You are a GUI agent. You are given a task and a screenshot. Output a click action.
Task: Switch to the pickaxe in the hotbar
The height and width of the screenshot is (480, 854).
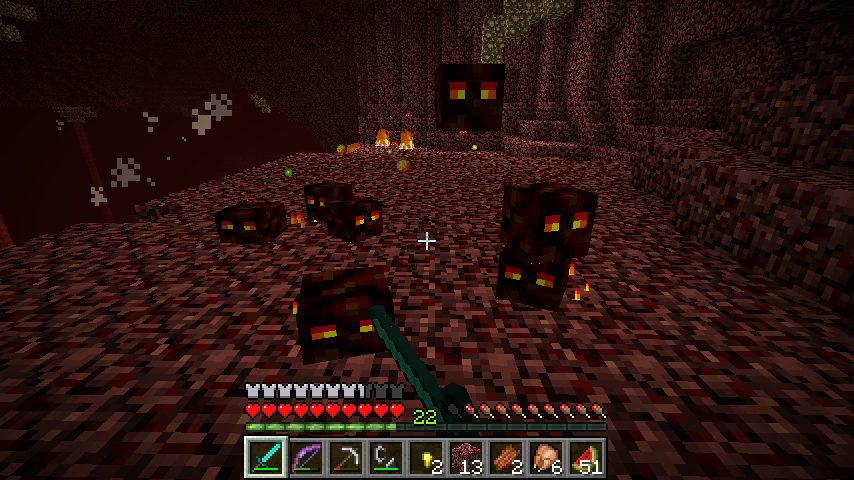pyautogui.click(x=346, y=457)
